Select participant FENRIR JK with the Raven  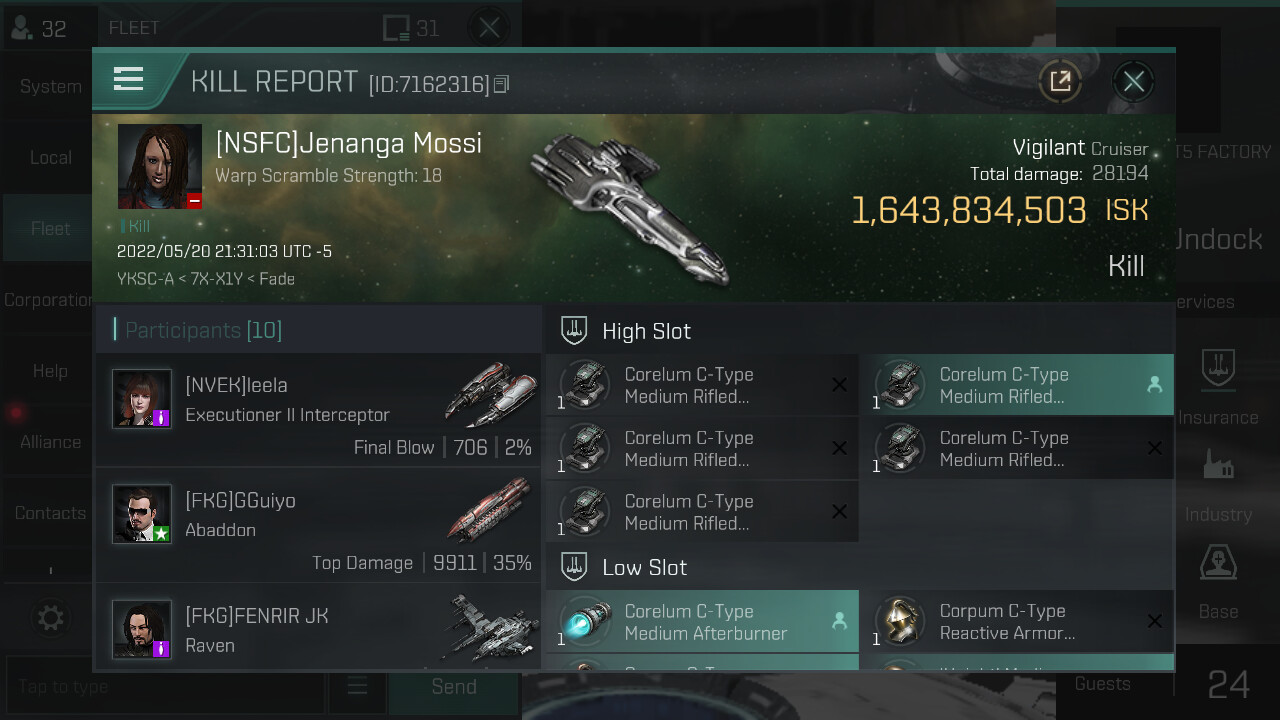(318, 630)
